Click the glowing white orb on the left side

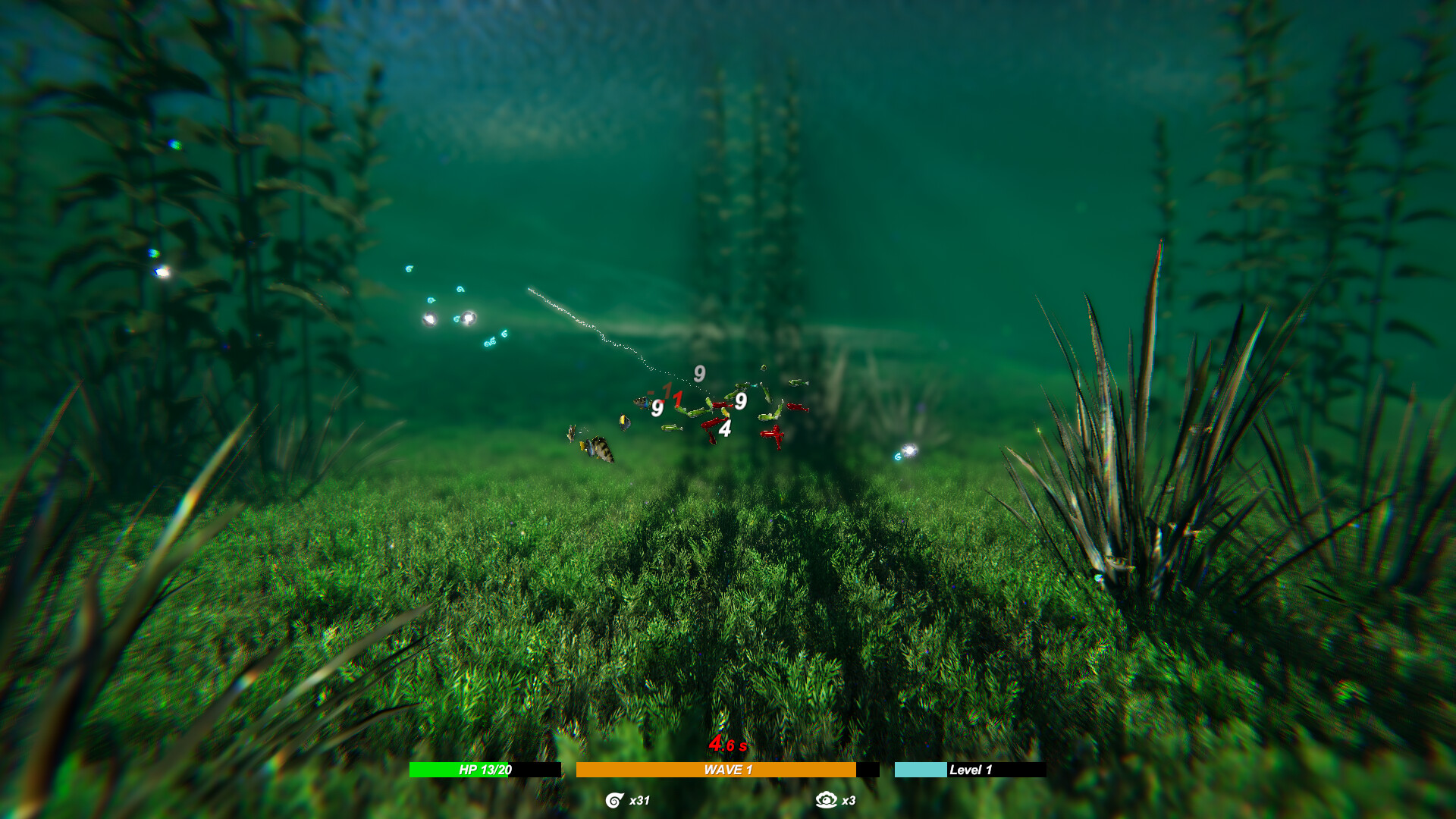(428, 318)
